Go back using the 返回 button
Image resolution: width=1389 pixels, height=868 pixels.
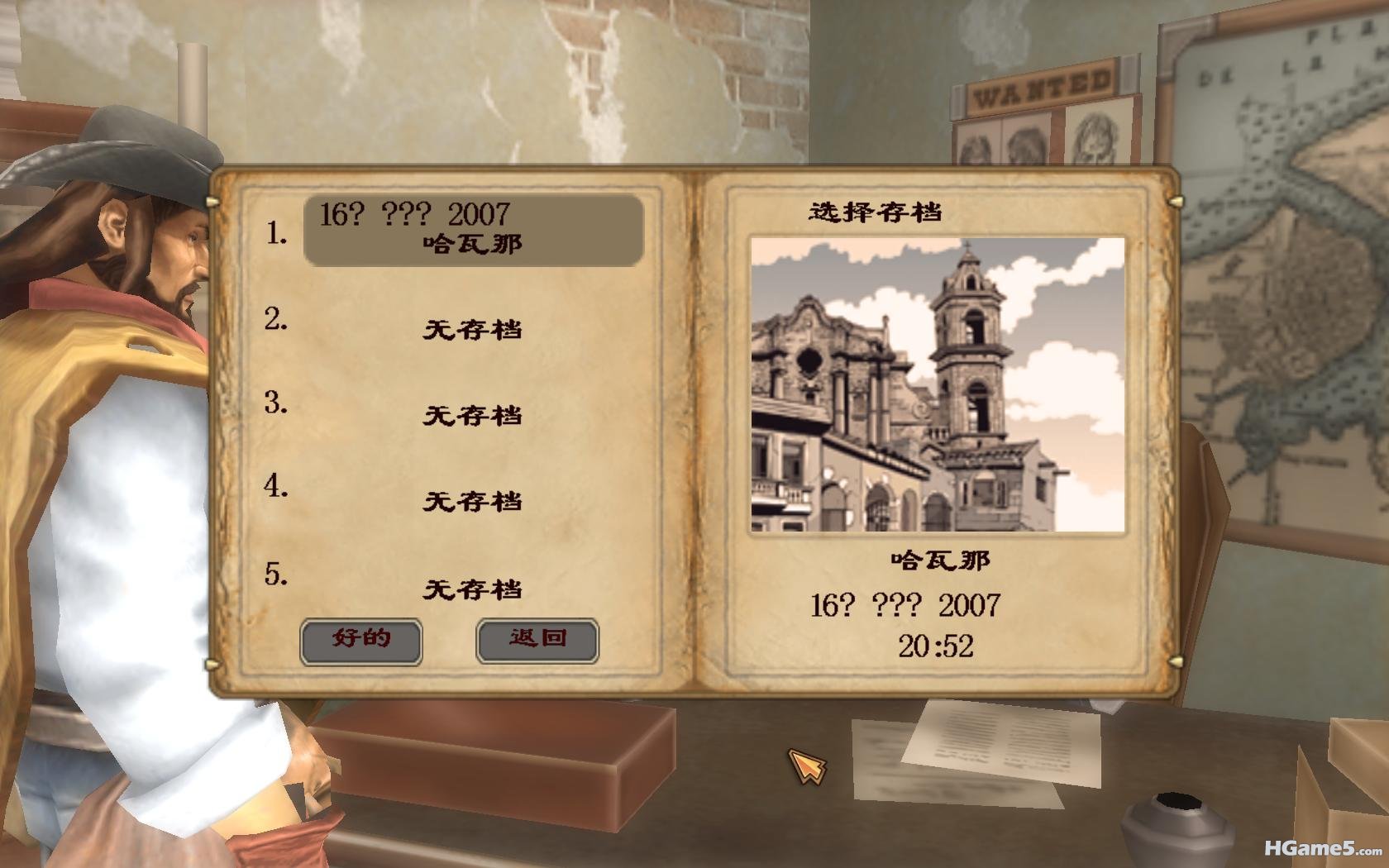click(537, 641)
